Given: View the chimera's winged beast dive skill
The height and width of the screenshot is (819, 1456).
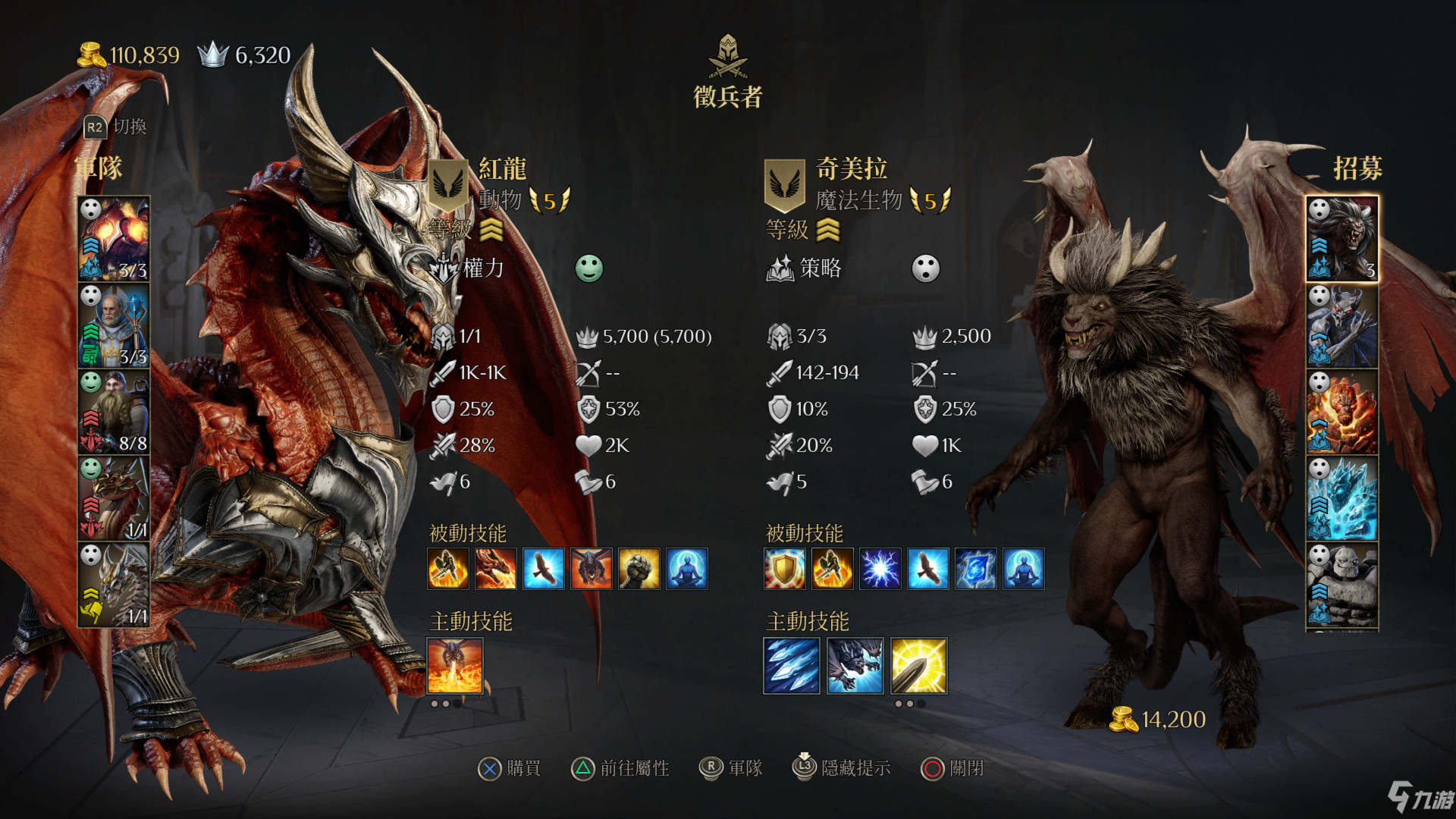Looking at the screenshot, I should click(x=855, y=666).
